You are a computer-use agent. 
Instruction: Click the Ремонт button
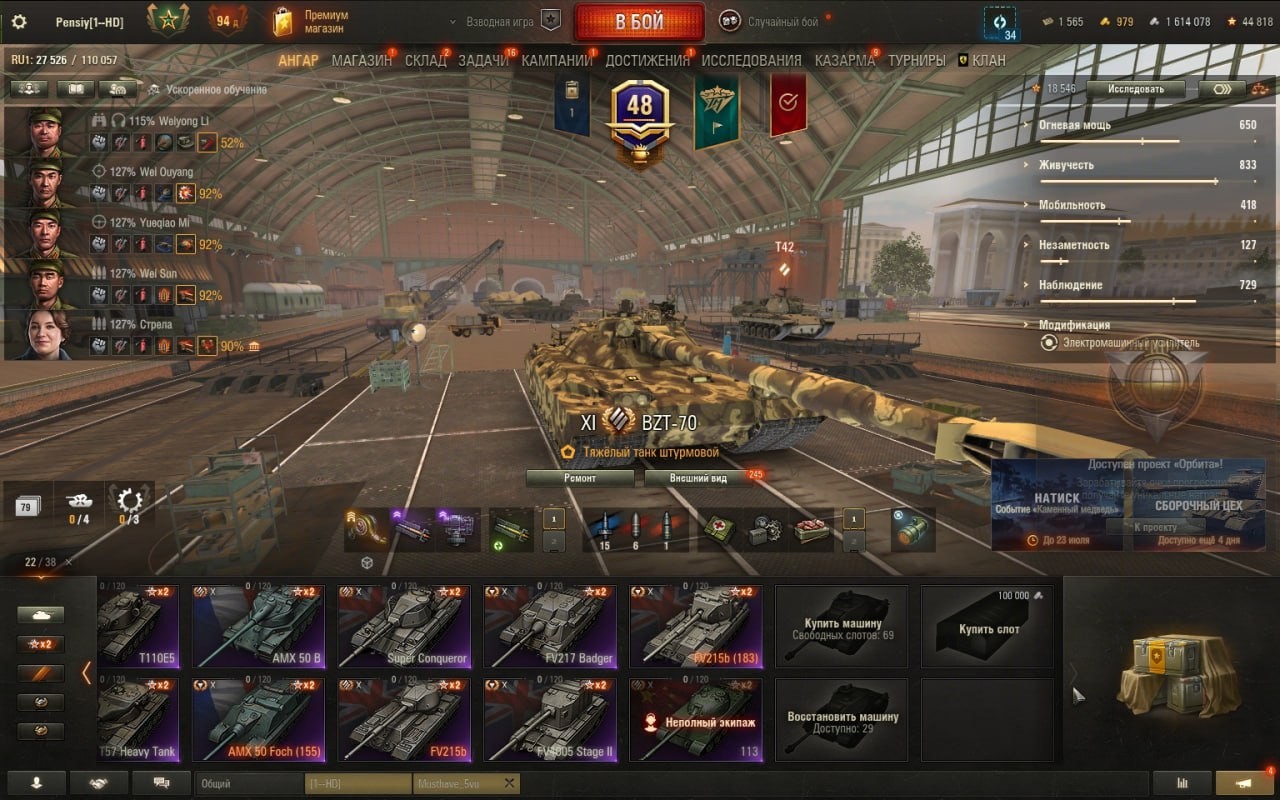point(580,478)
